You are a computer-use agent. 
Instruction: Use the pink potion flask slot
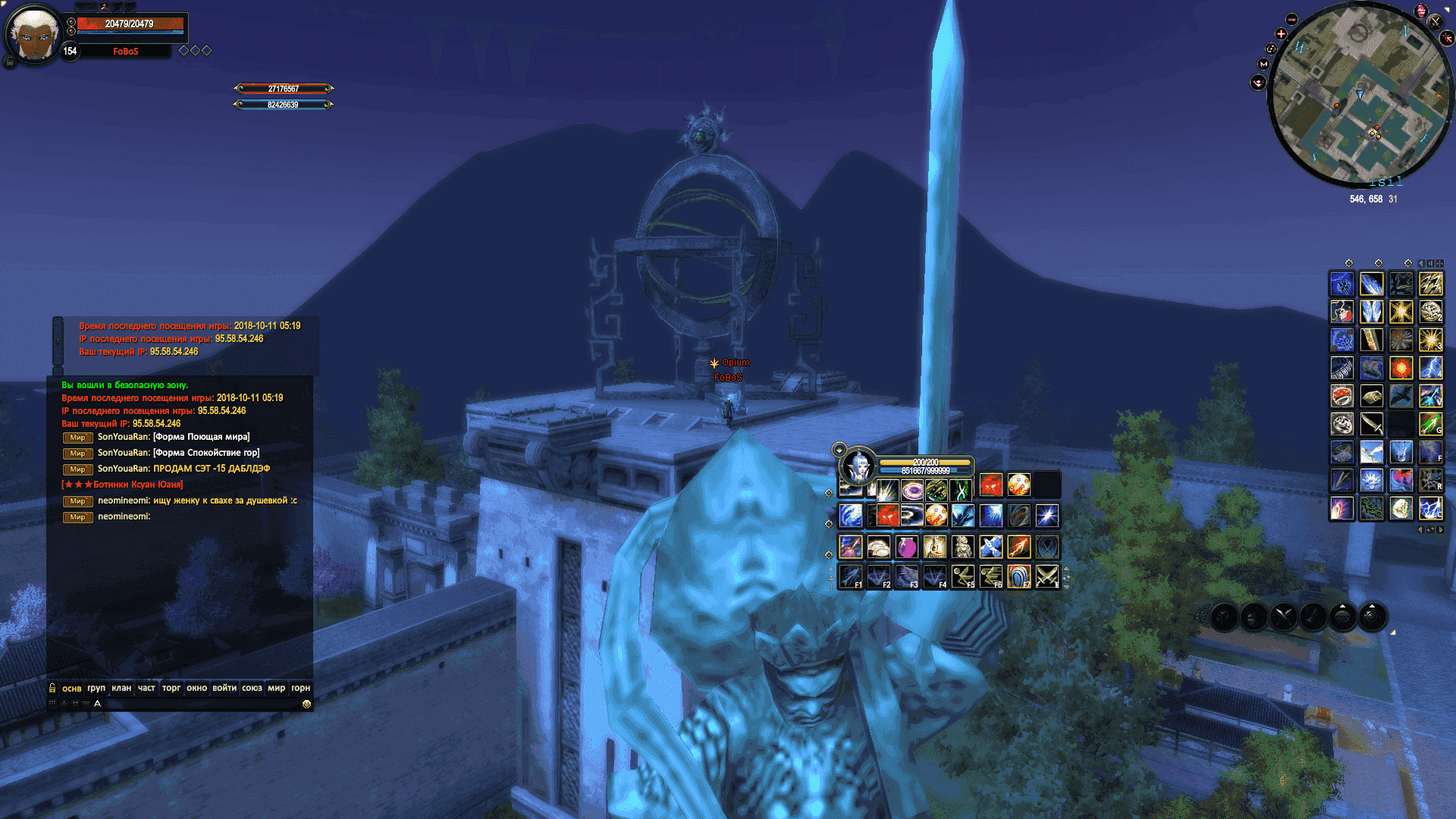[906, 547]
